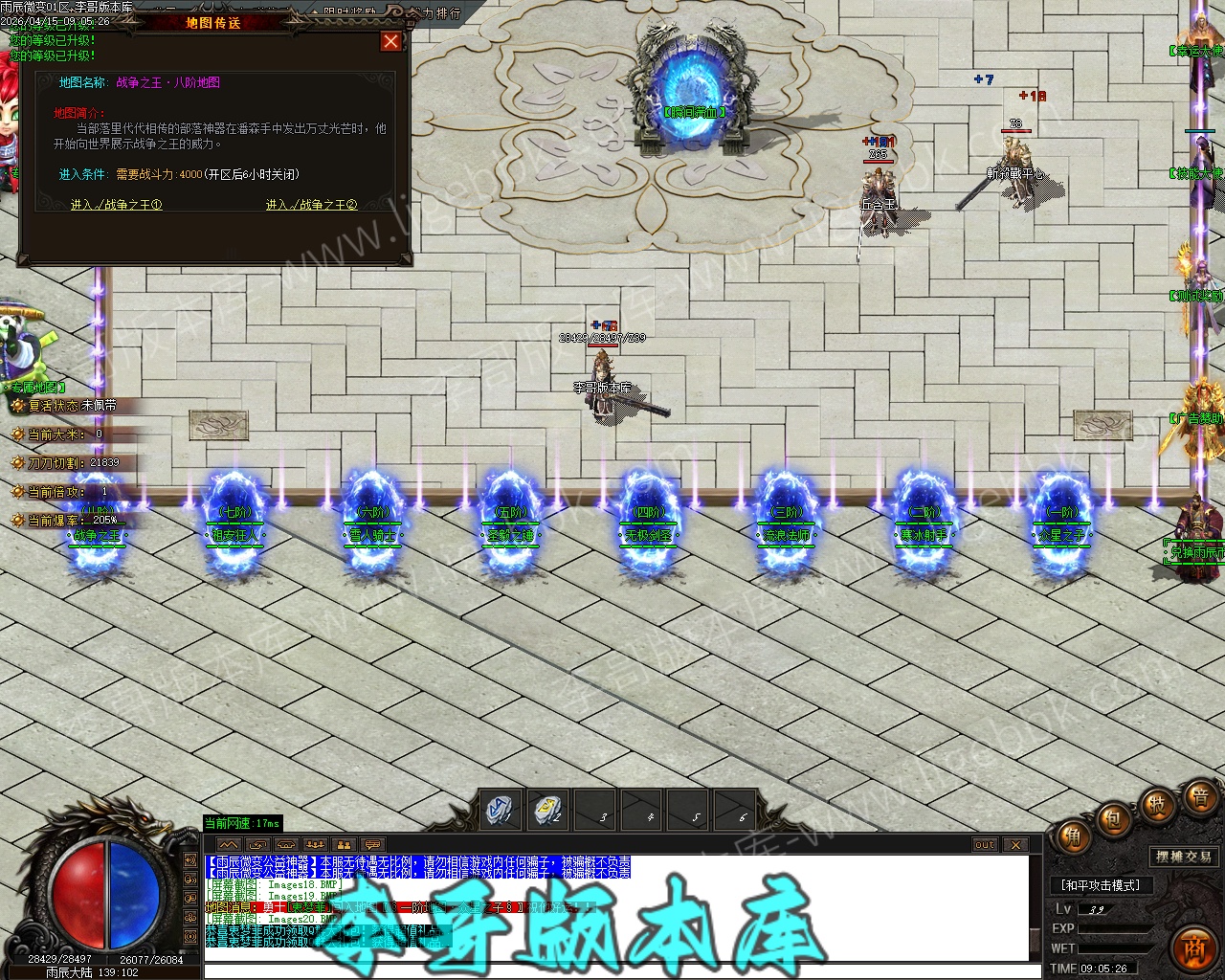Switch the 和平攻击模式 attack mode

pyautogui.click(x=1101, y=885)
